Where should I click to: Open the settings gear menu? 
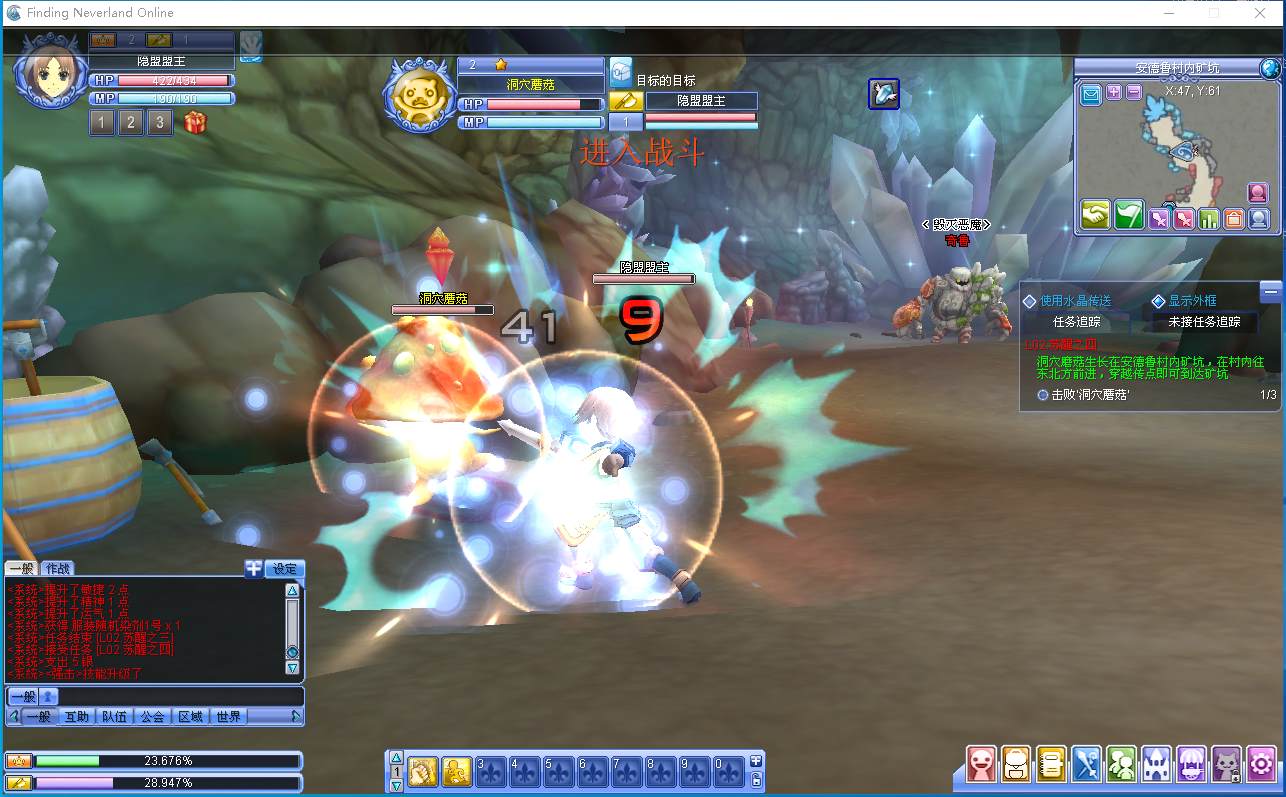point(1261,764)
